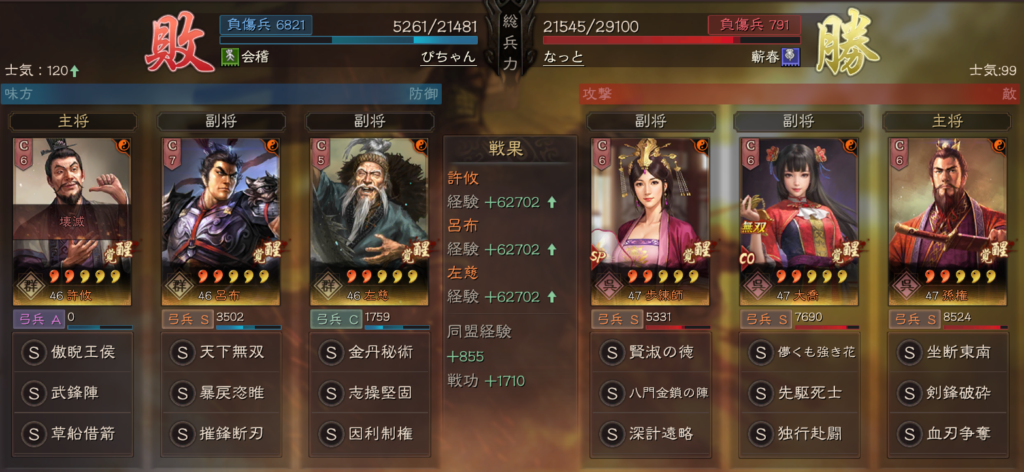View the 金丹秘術 skill
The height and width of the screenshot is (472, 1024).
click(366, 353)
